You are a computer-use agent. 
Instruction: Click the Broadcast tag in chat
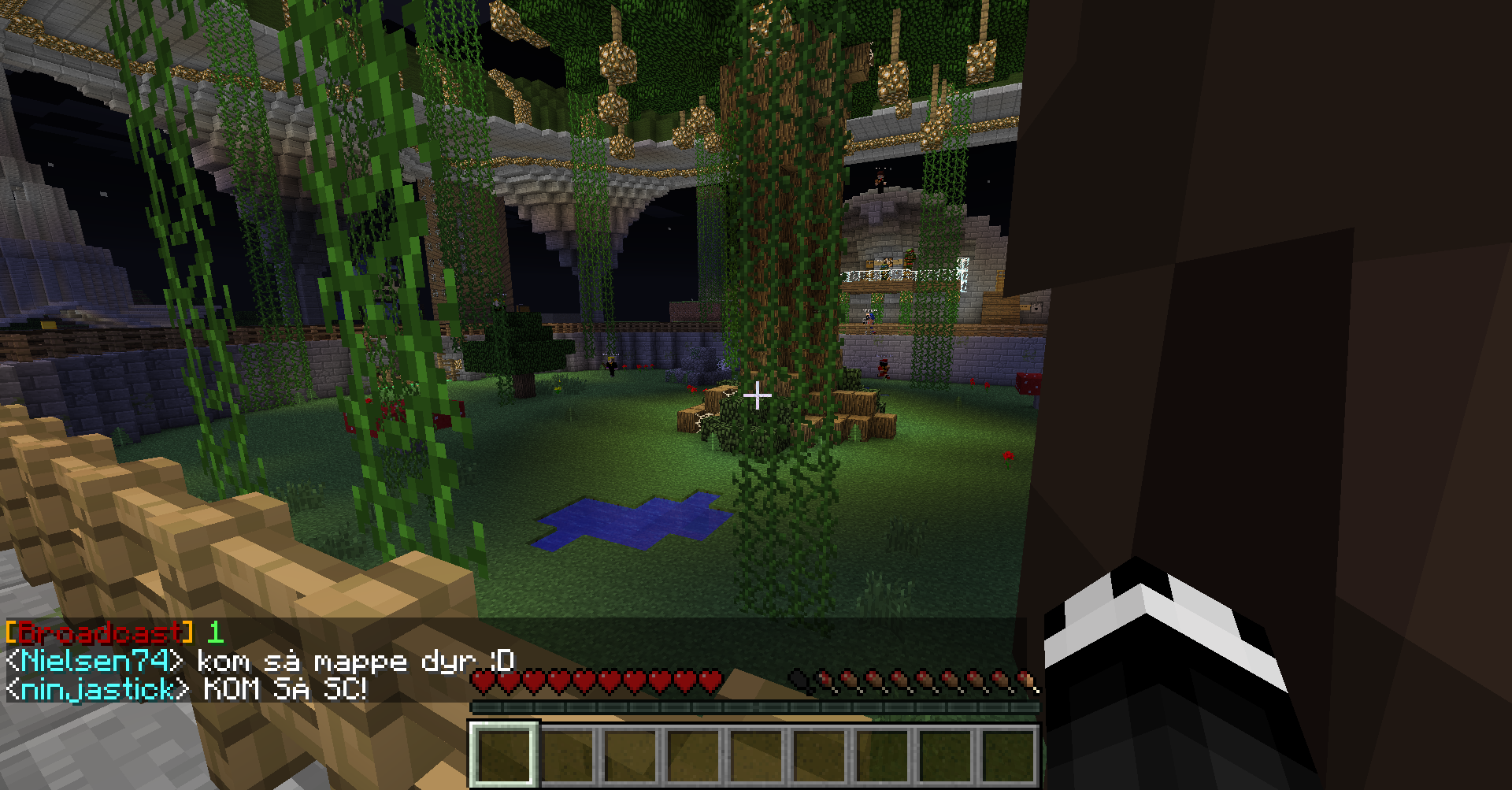99,632
